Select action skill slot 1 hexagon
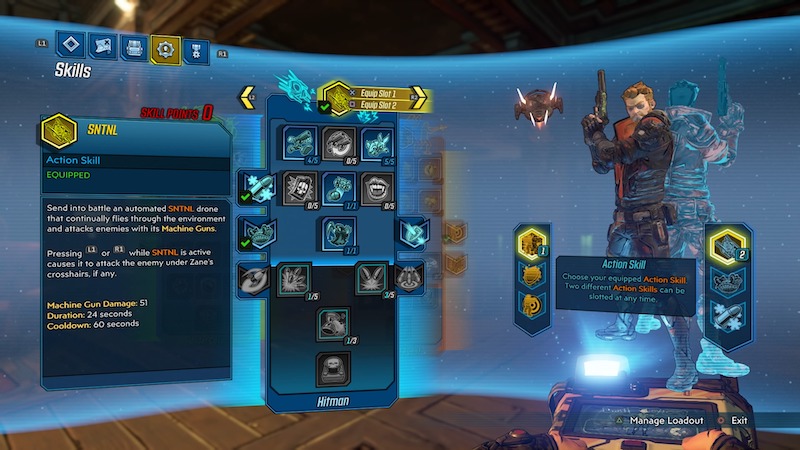Image resolution: width=800 pixels, height=450 pixels. 531,243
